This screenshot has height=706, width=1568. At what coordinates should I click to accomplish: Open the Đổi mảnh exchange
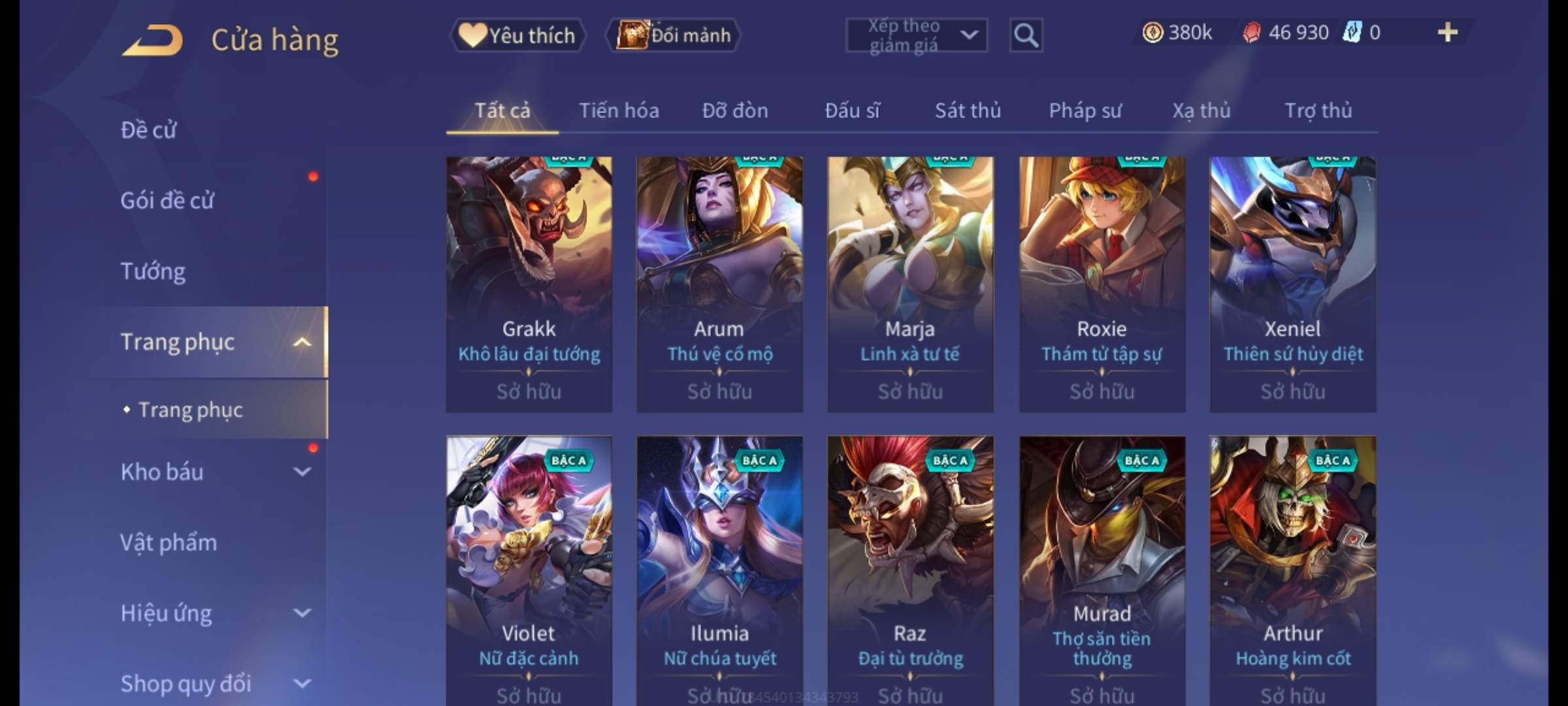point(674,35)
